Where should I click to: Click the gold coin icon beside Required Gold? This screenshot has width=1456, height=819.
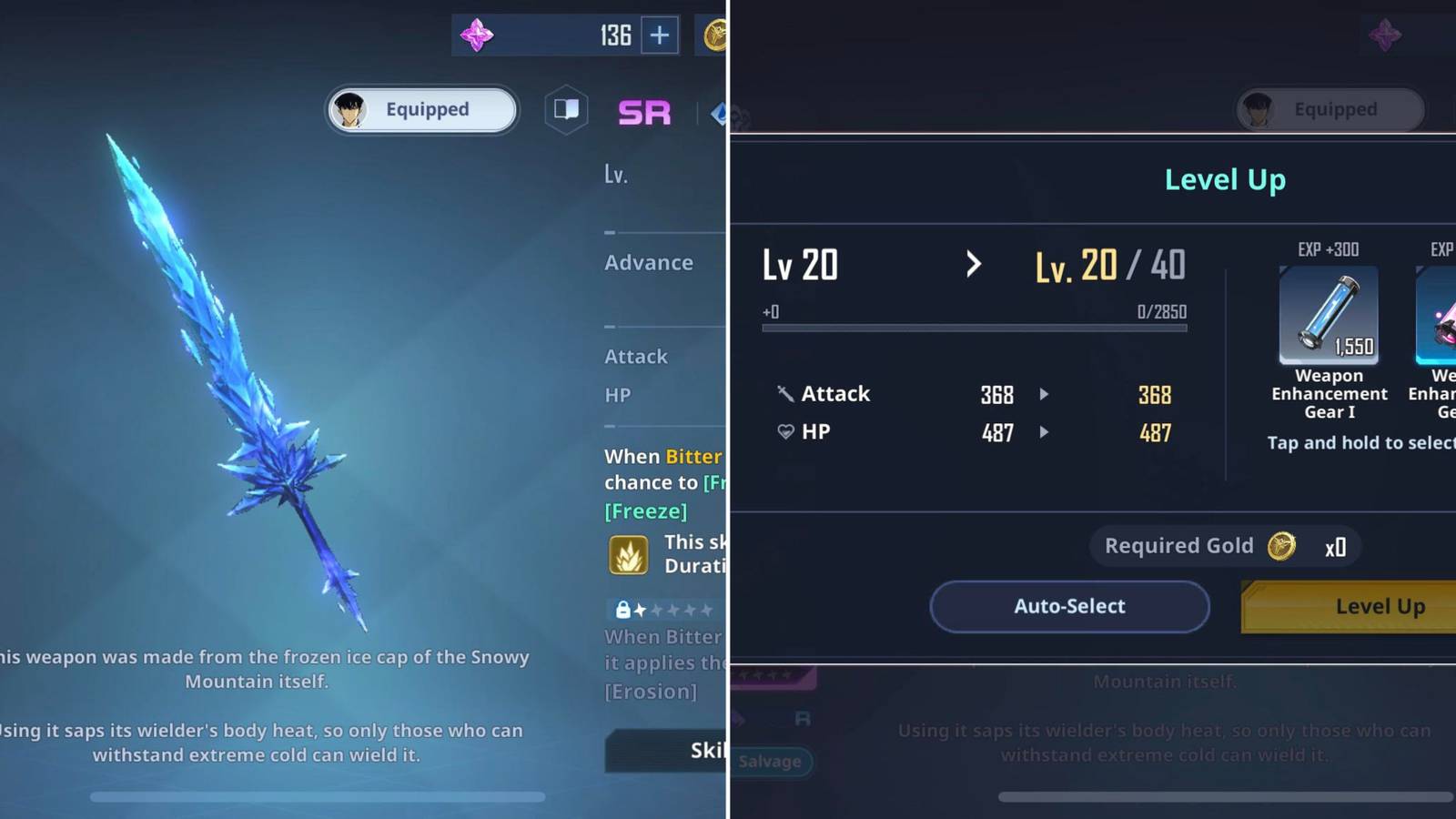pos(1283,546)
